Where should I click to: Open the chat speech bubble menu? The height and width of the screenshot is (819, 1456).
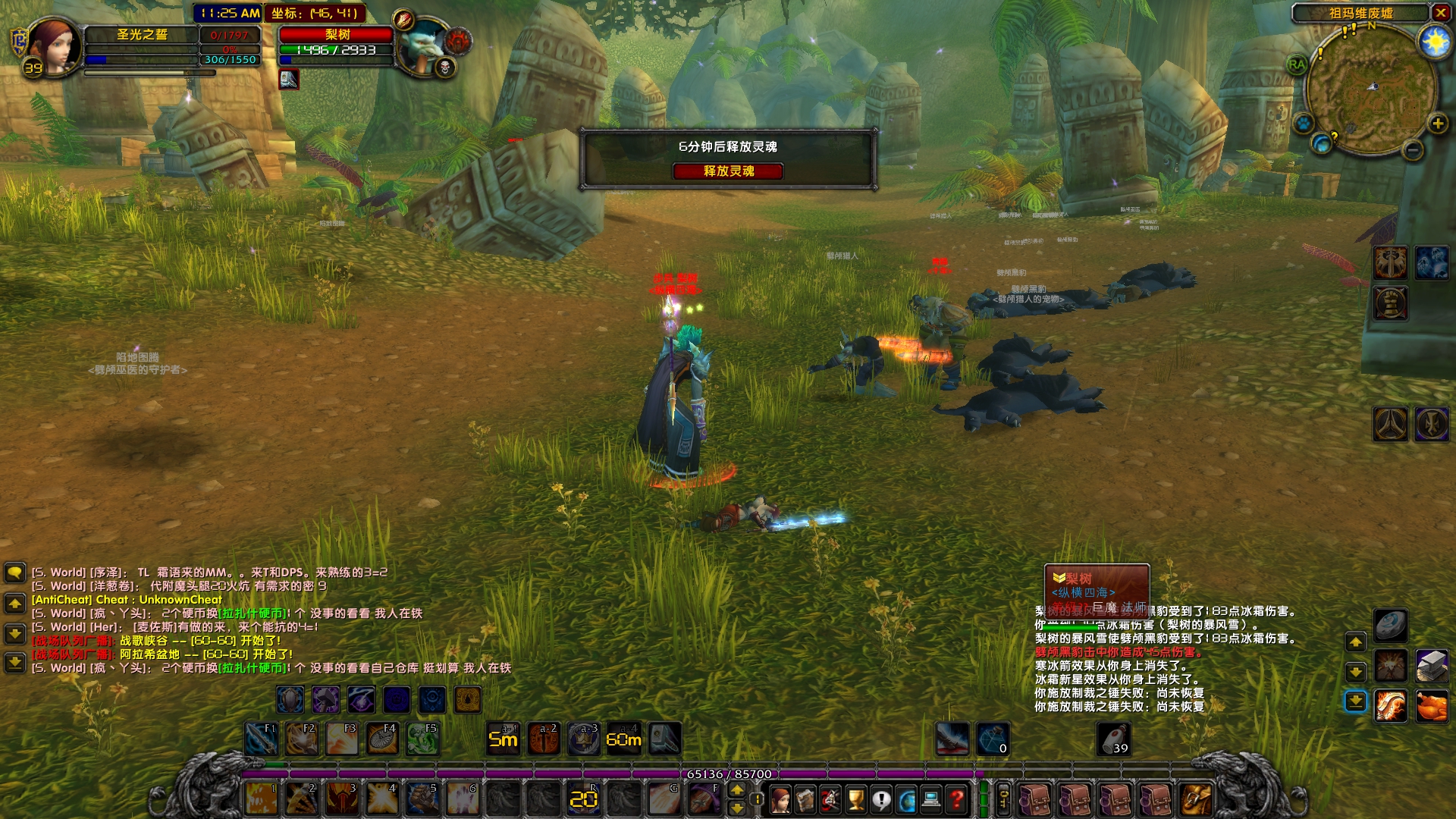tap(14, 573)
